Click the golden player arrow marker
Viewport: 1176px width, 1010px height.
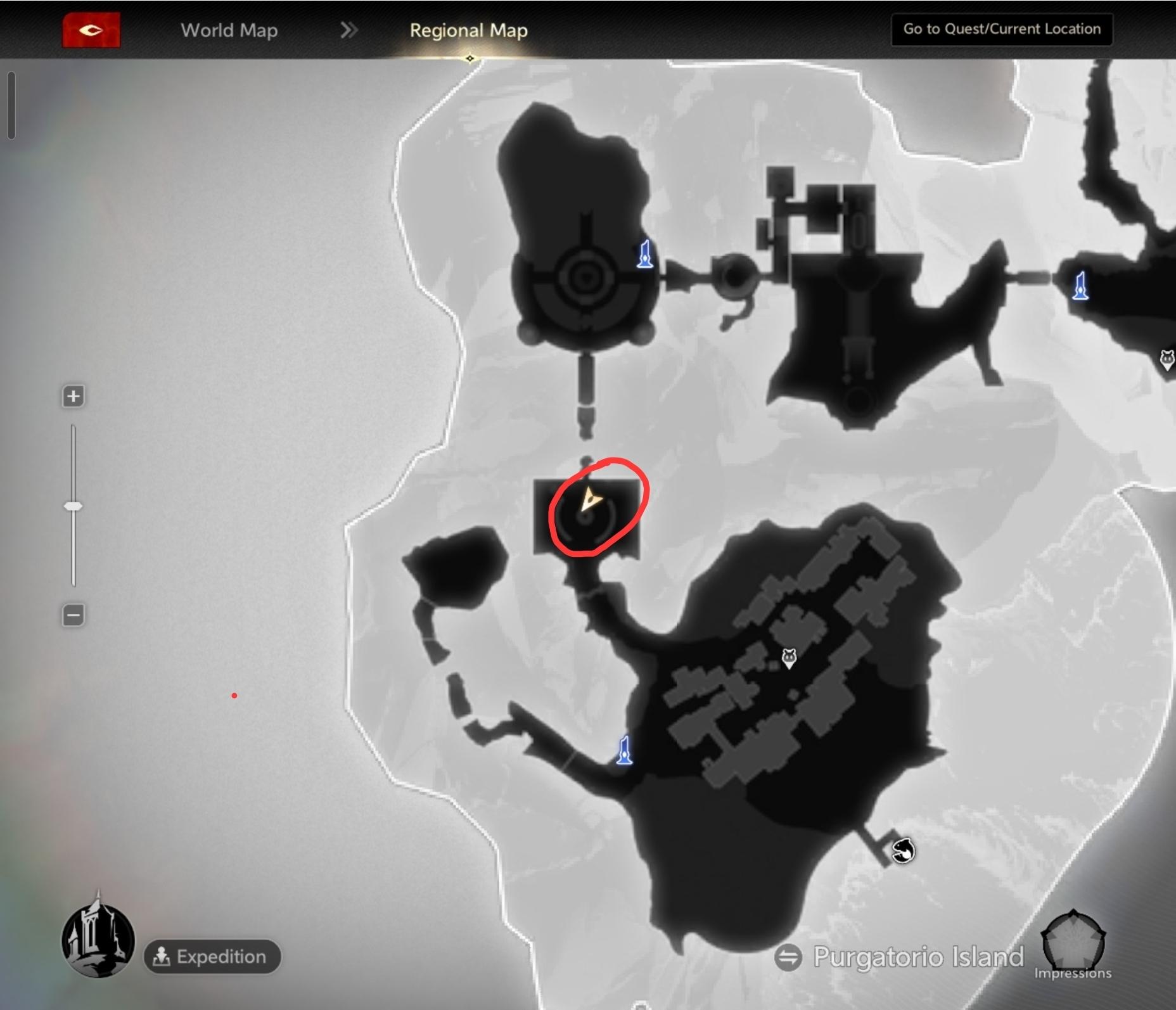coord(590,499)
